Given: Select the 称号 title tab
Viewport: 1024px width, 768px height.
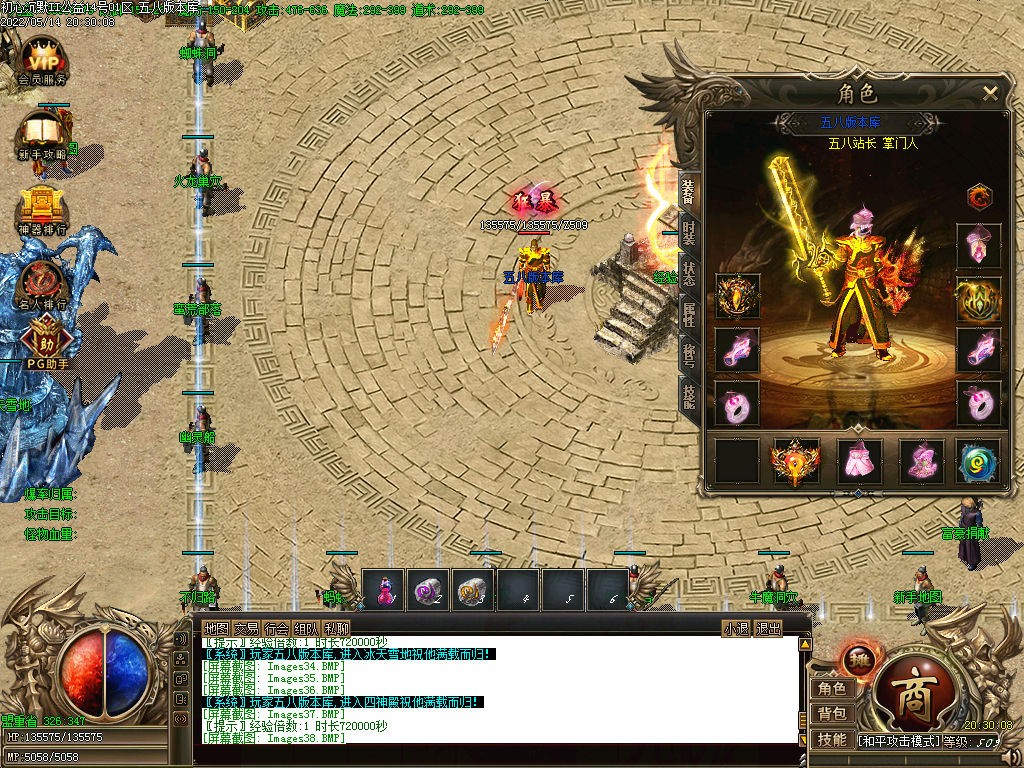Looking at the screenshot, I should click(689, 355).
